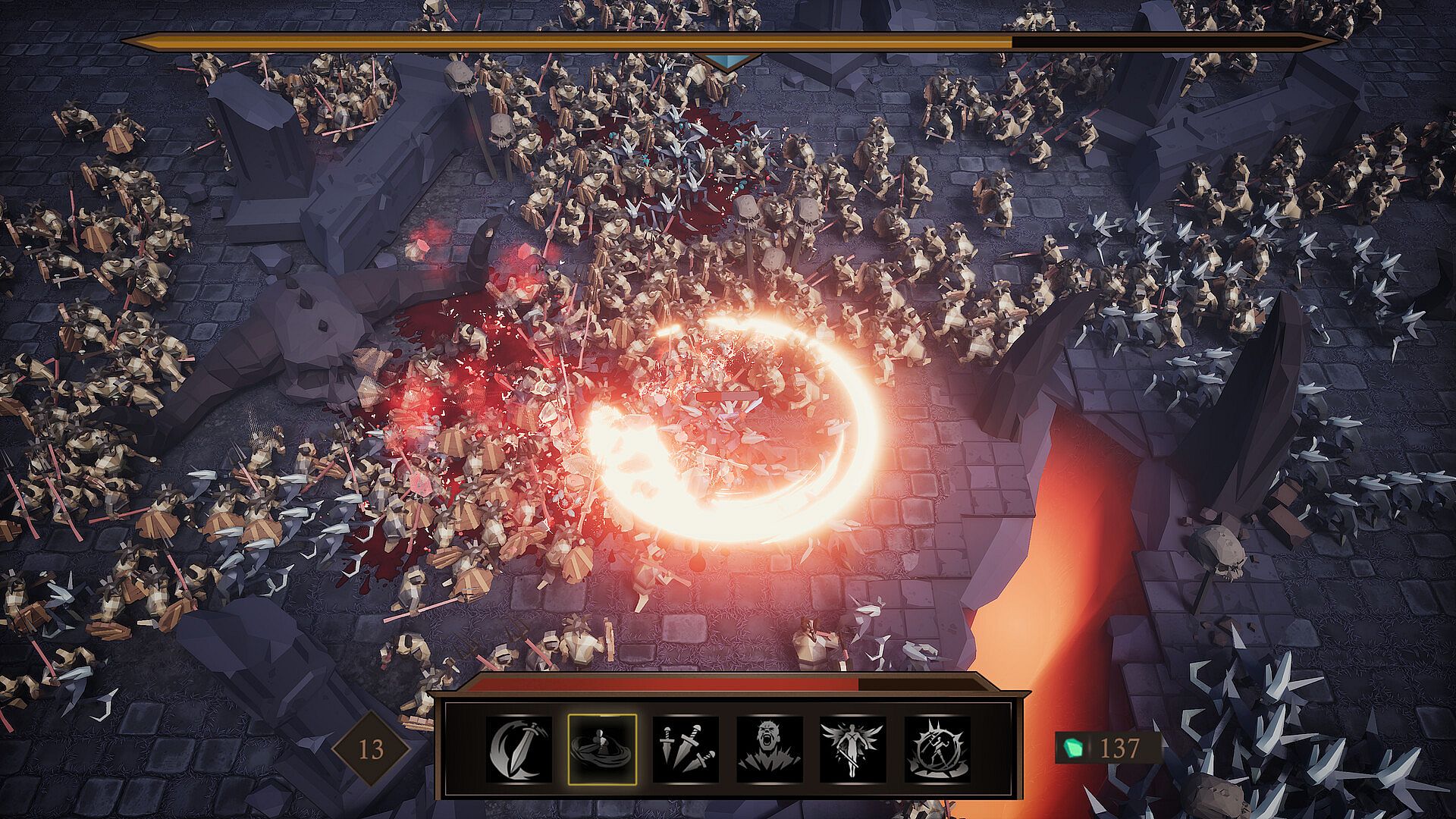1456x819 pixels.
Task: Activate the screaming face war cry ability
Action: coord(769,749)
